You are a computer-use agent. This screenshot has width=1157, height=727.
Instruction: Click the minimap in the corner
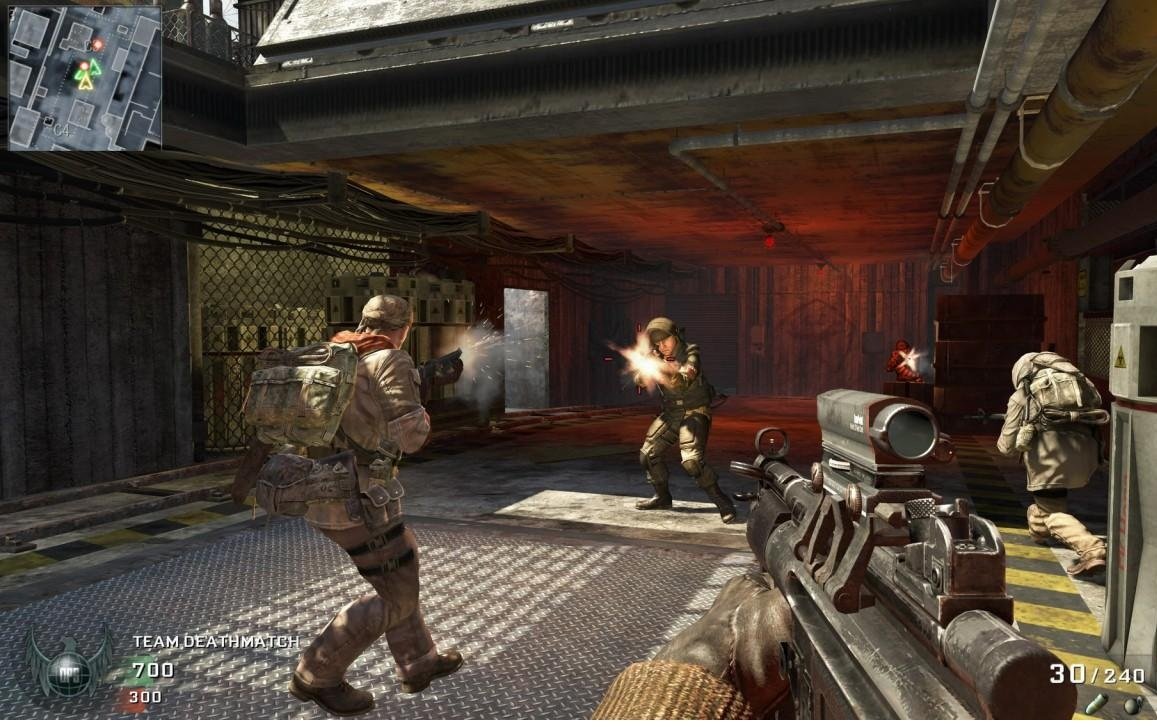click(x=85, y=77)
